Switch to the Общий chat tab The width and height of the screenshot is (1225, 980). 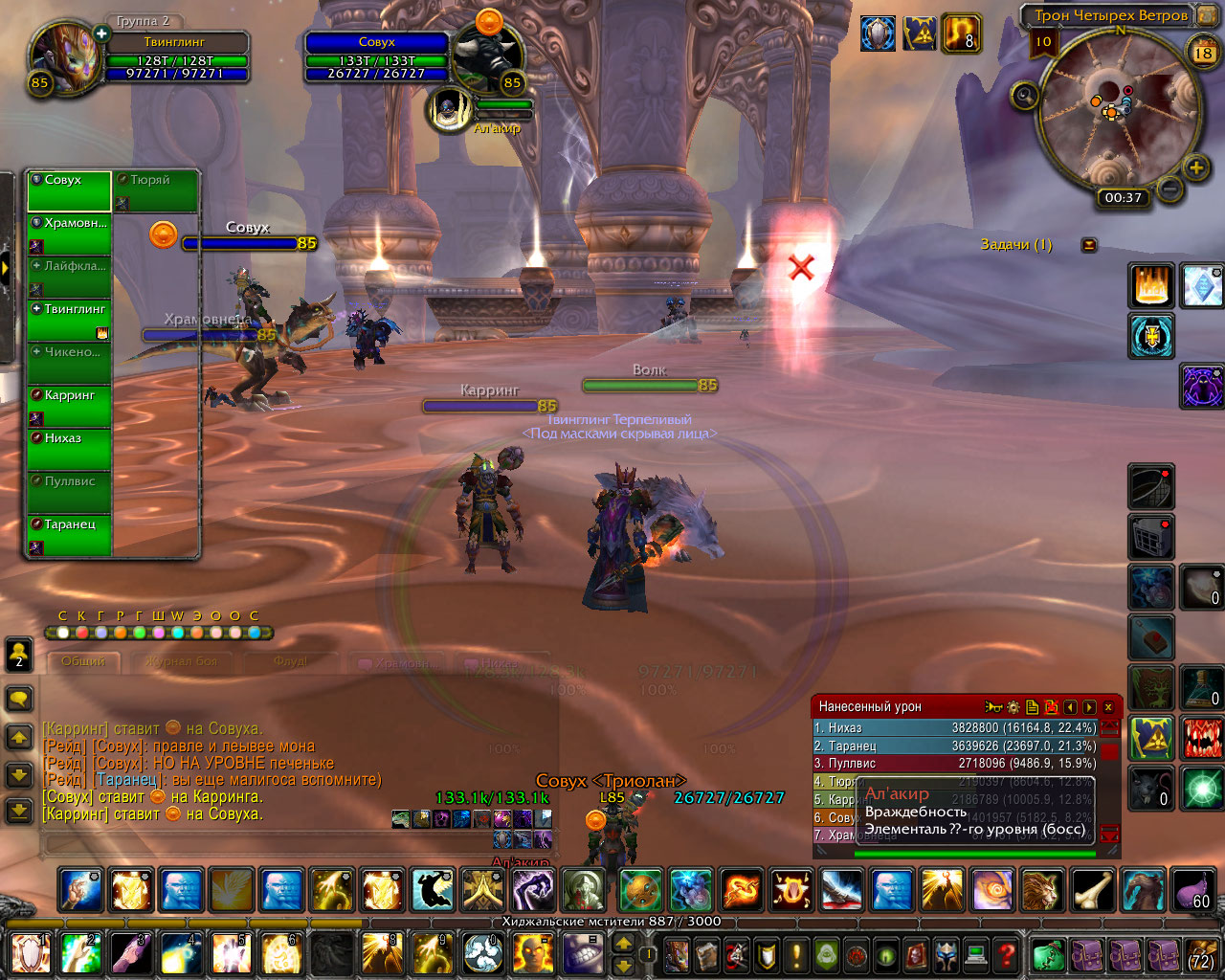pos(84,661)
